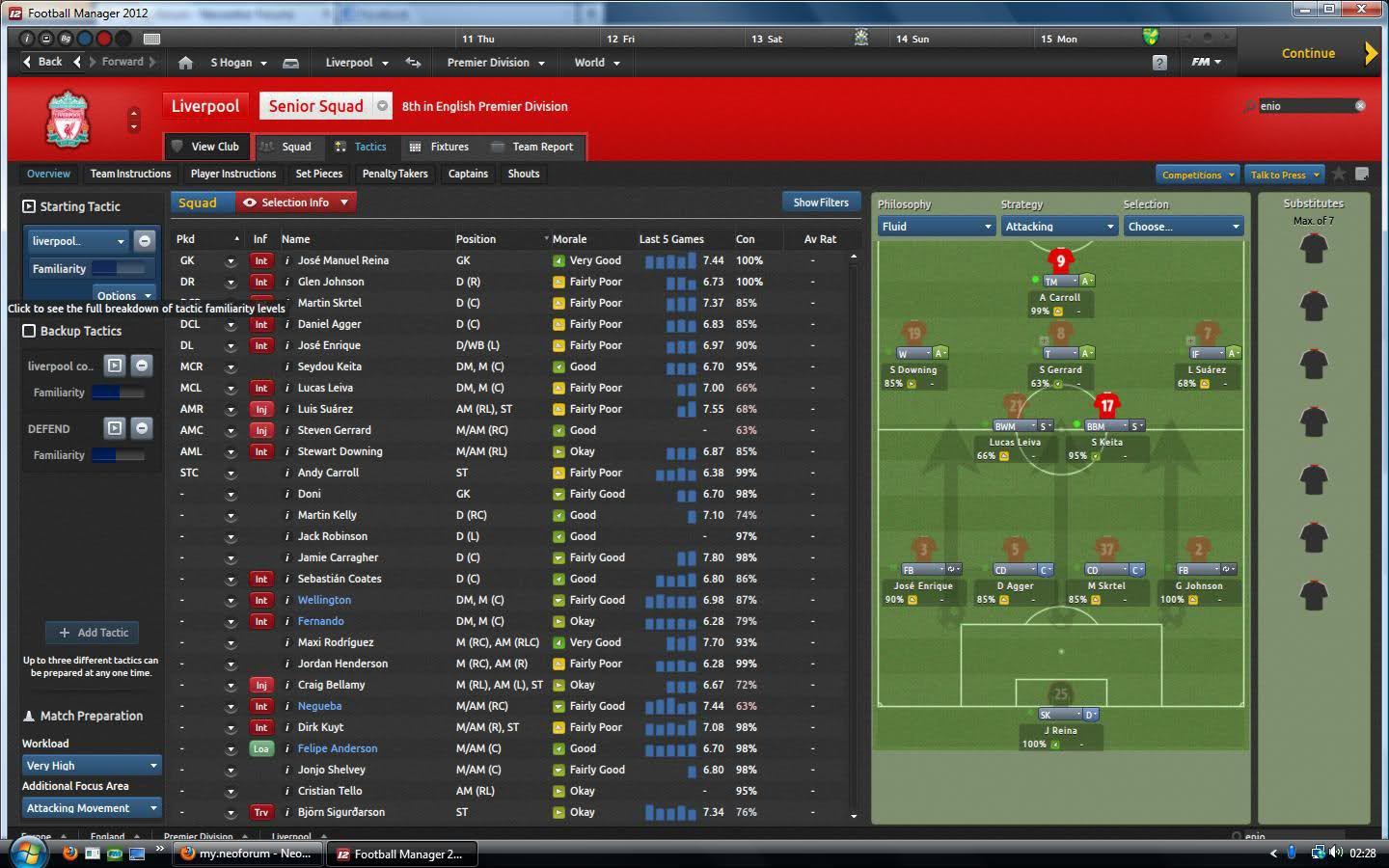The width and height of the screenshot is (1389, 868).
Task: Click the minus toggle beside the liverpool tactic
Action: 144,240
